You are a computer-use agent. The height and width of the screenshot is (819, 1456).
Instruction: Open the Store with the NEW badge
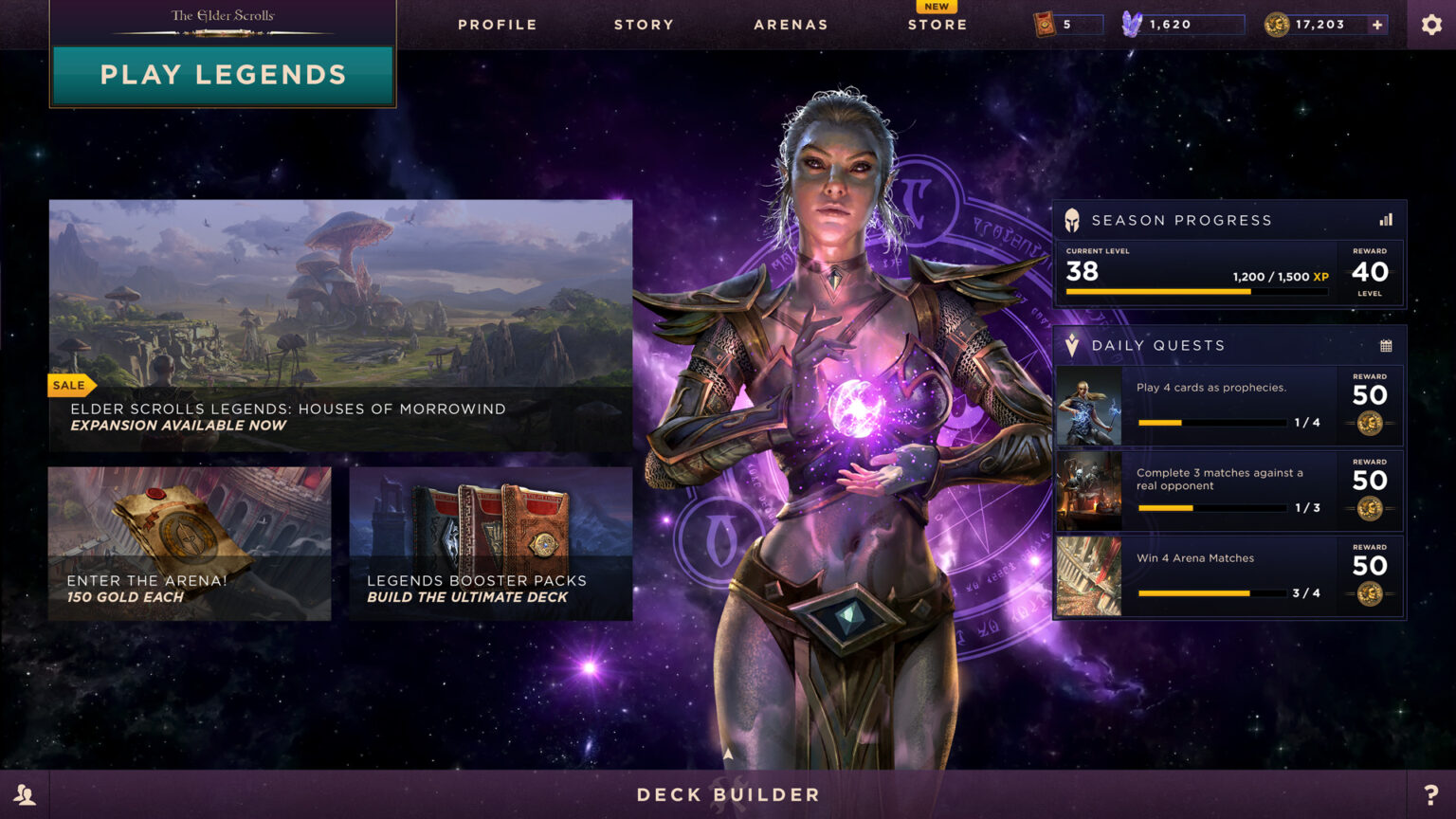pos(937,25)
